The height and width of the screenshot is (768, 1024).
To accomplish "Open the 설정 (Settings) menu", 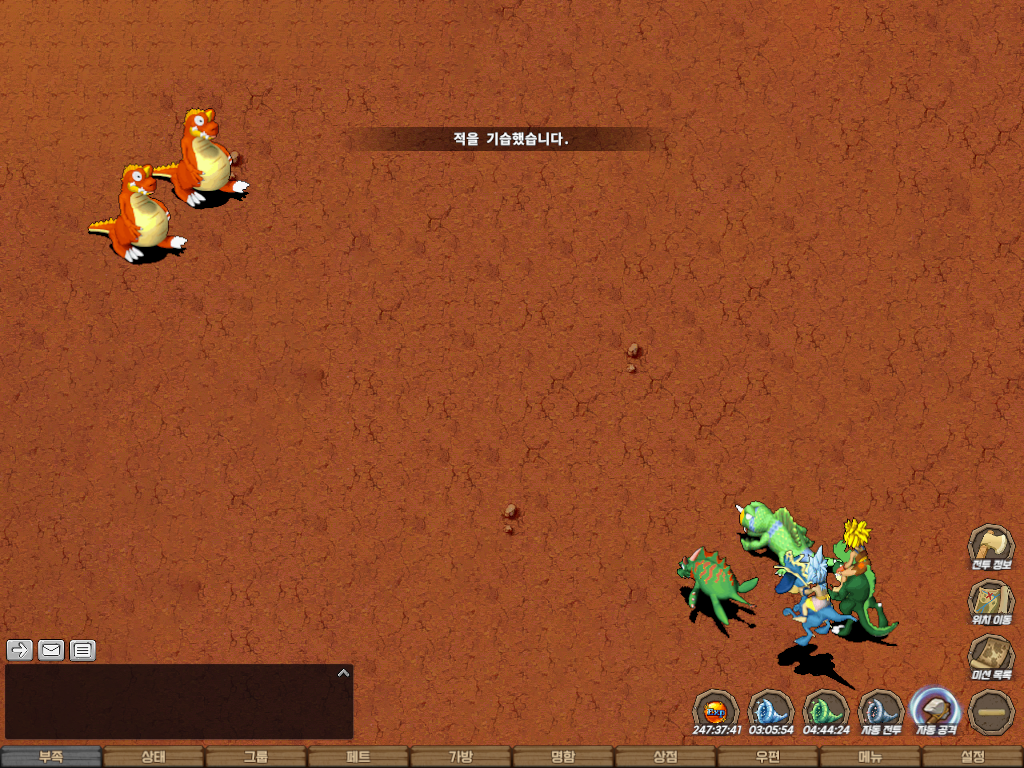I will 972,757.
